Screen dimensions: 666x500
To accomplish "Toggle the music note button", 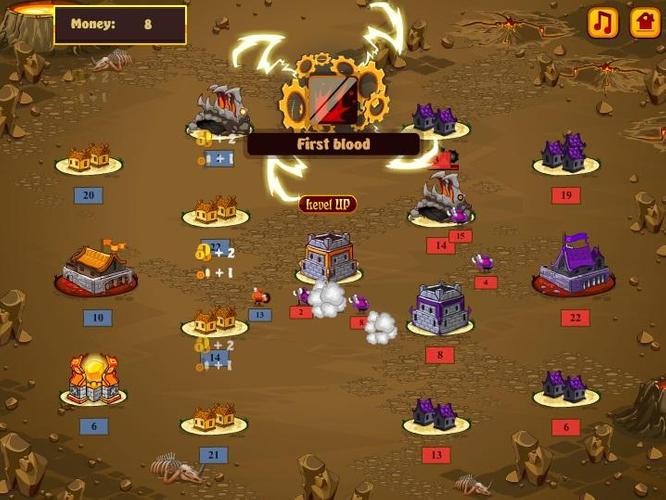I will (x=602, y=22).
